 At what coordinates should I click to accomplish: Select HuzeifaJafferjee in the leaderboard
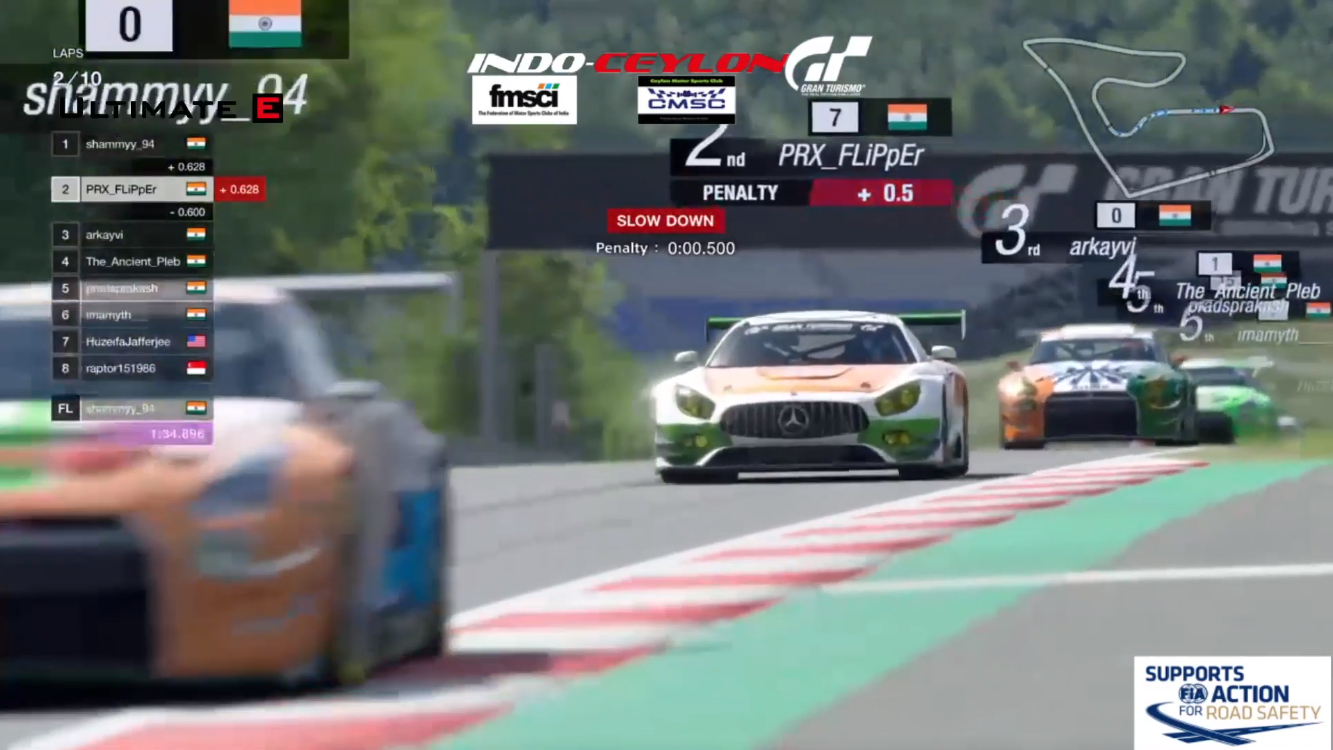pyautogui.click(x=130, y=342)
